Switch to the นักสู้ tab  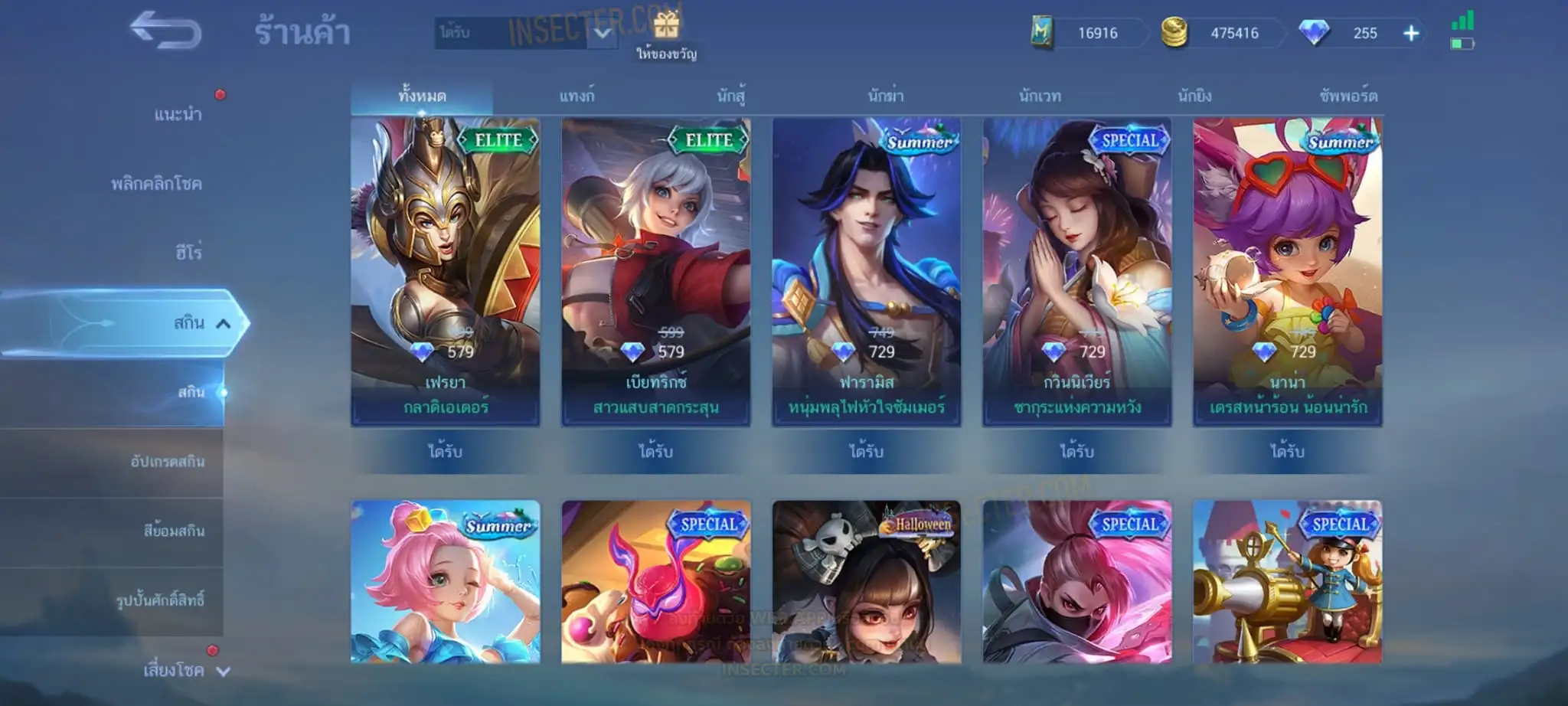(730, 96)
